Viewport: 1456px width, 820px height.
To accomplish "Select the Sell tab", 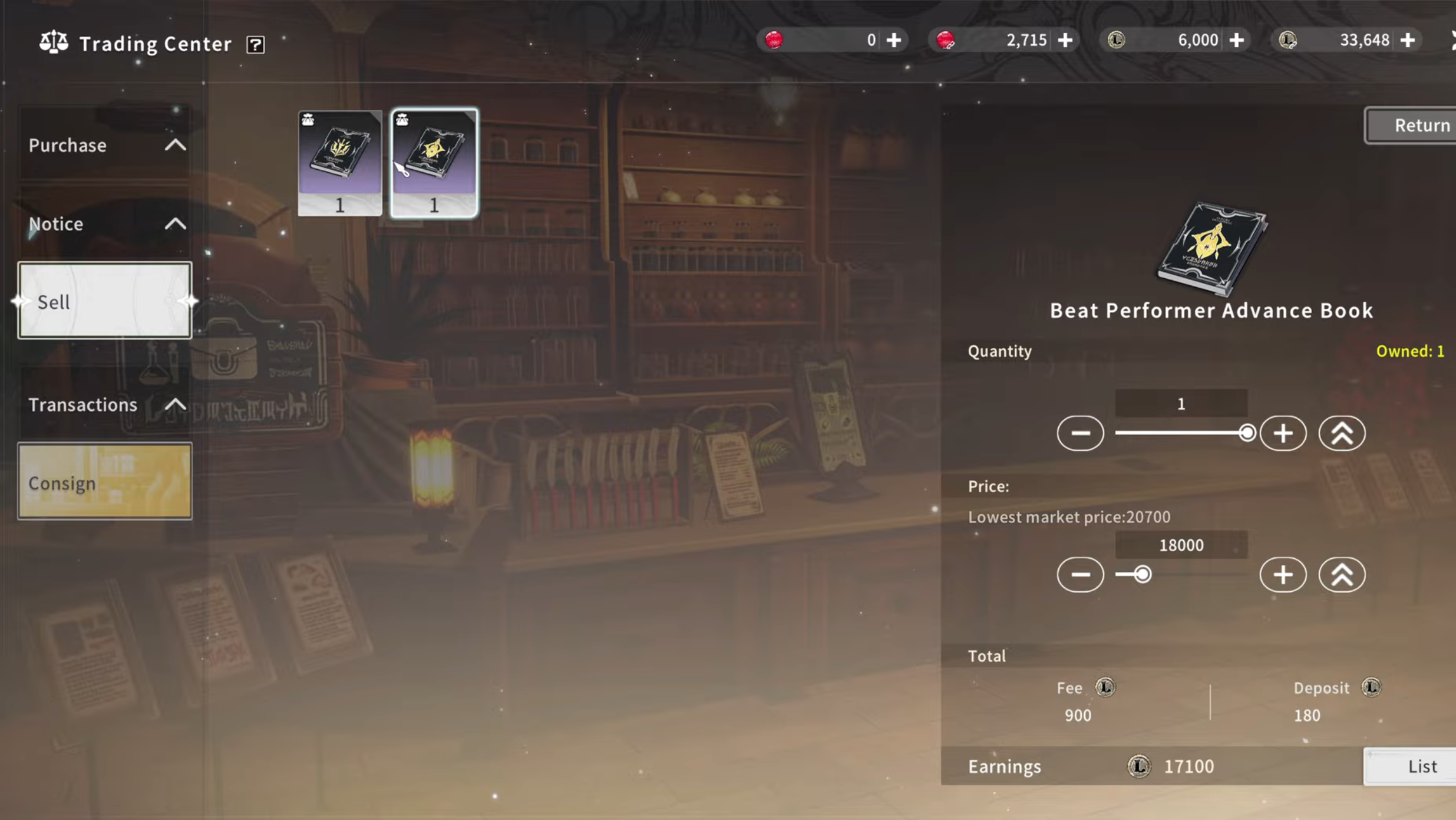I will 105,301.
